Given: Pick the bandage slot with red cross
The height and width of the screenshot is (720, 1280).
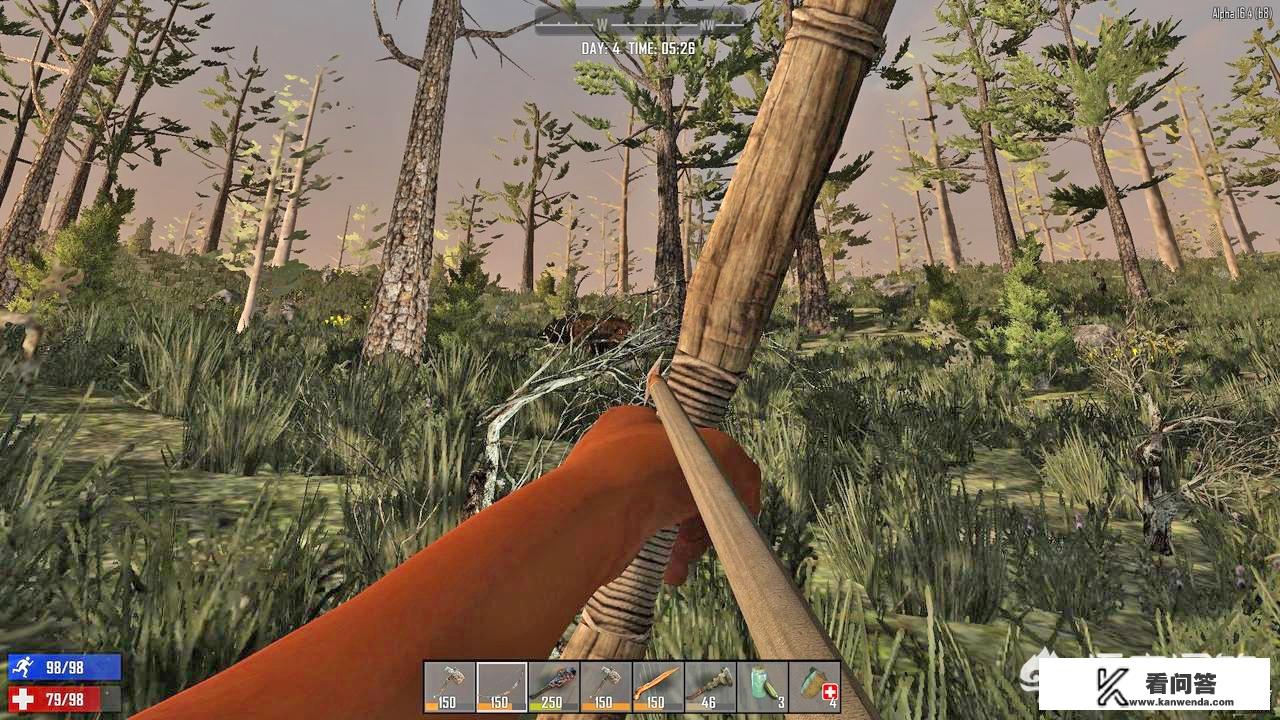Looking at the screenshot, I should [814, 686].
